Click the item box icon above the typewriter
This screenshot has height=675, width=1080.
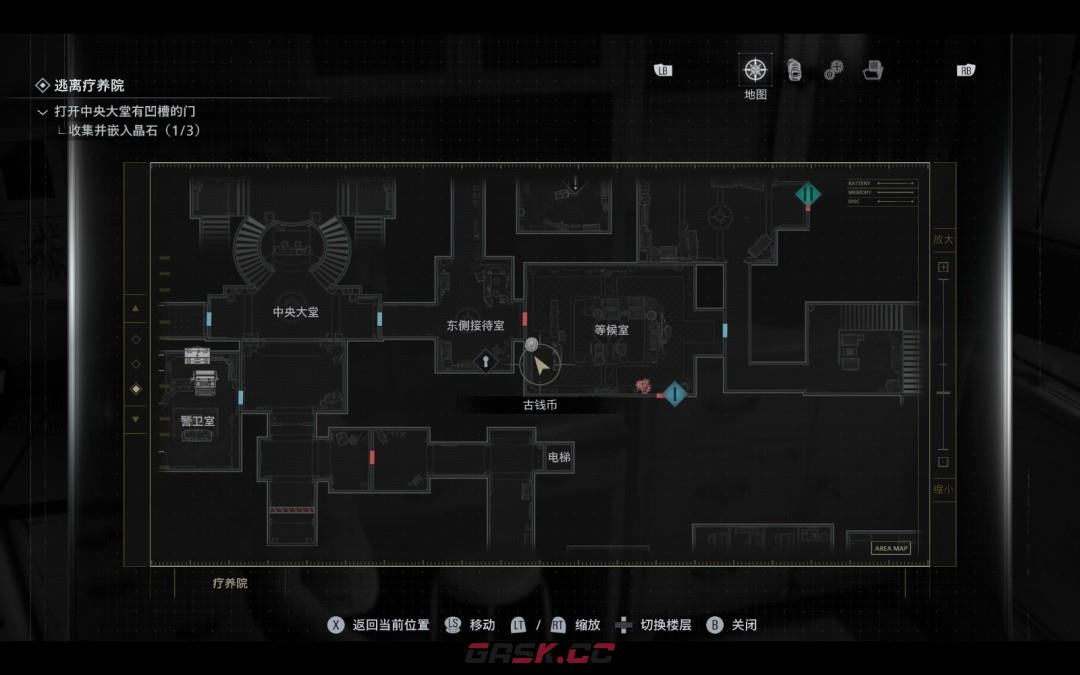click(197, 356)
